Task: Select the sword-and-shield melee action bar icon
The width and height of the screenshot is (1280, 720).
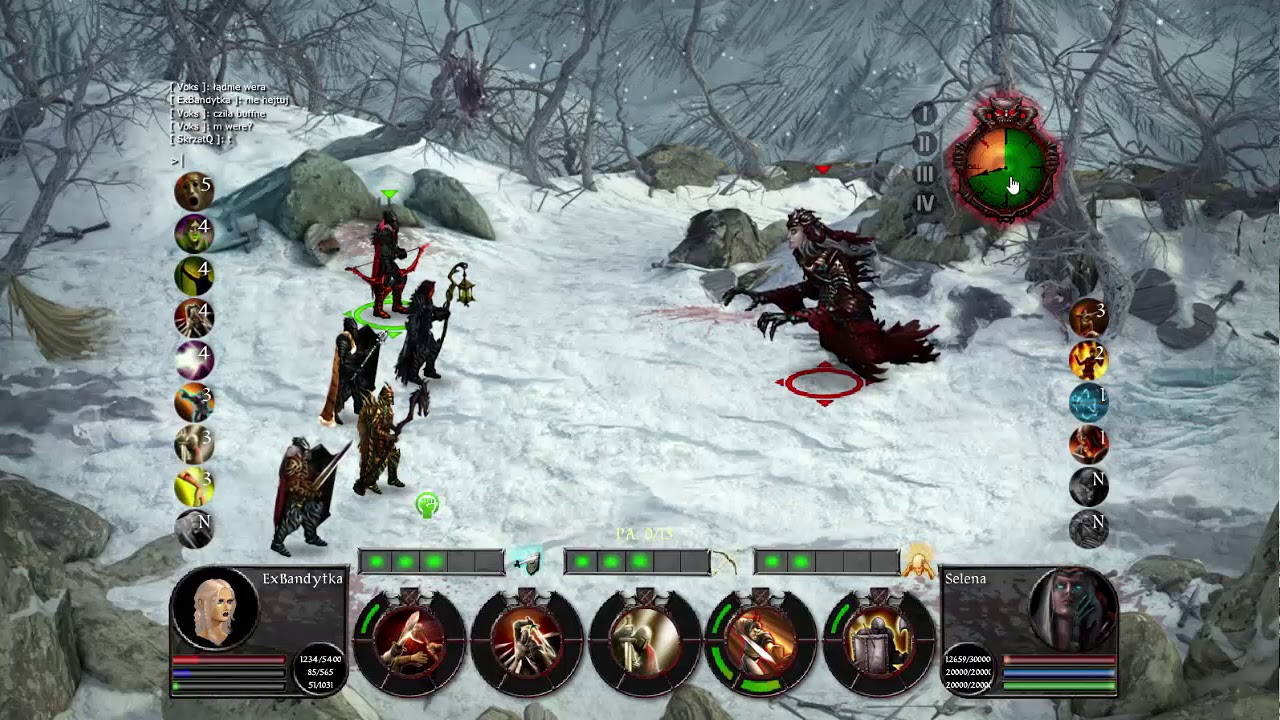Action: (x=527, y=562)
